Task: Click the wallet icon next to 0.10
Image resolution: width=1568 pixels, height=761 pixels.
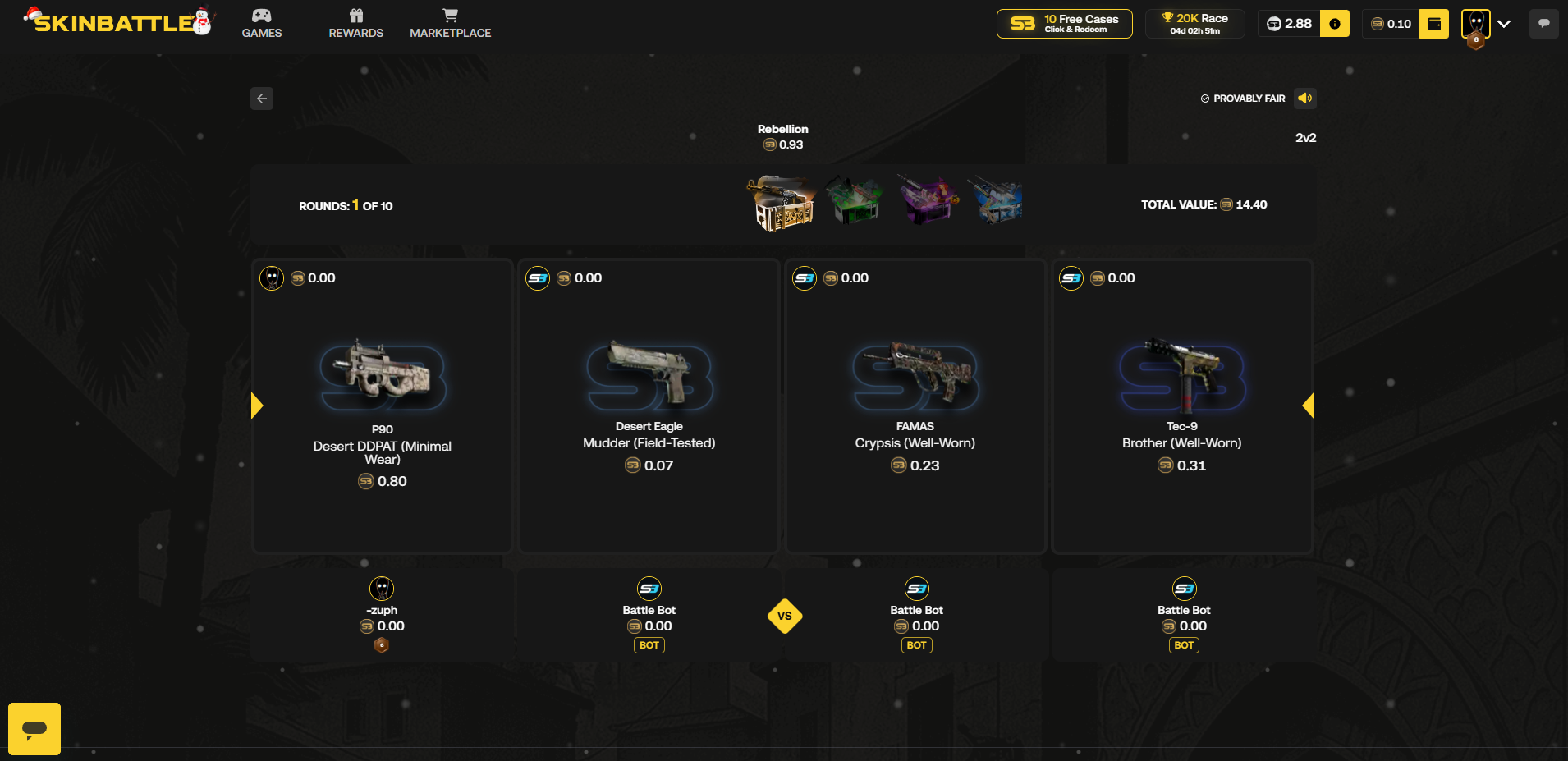Action: [1433, 24]
